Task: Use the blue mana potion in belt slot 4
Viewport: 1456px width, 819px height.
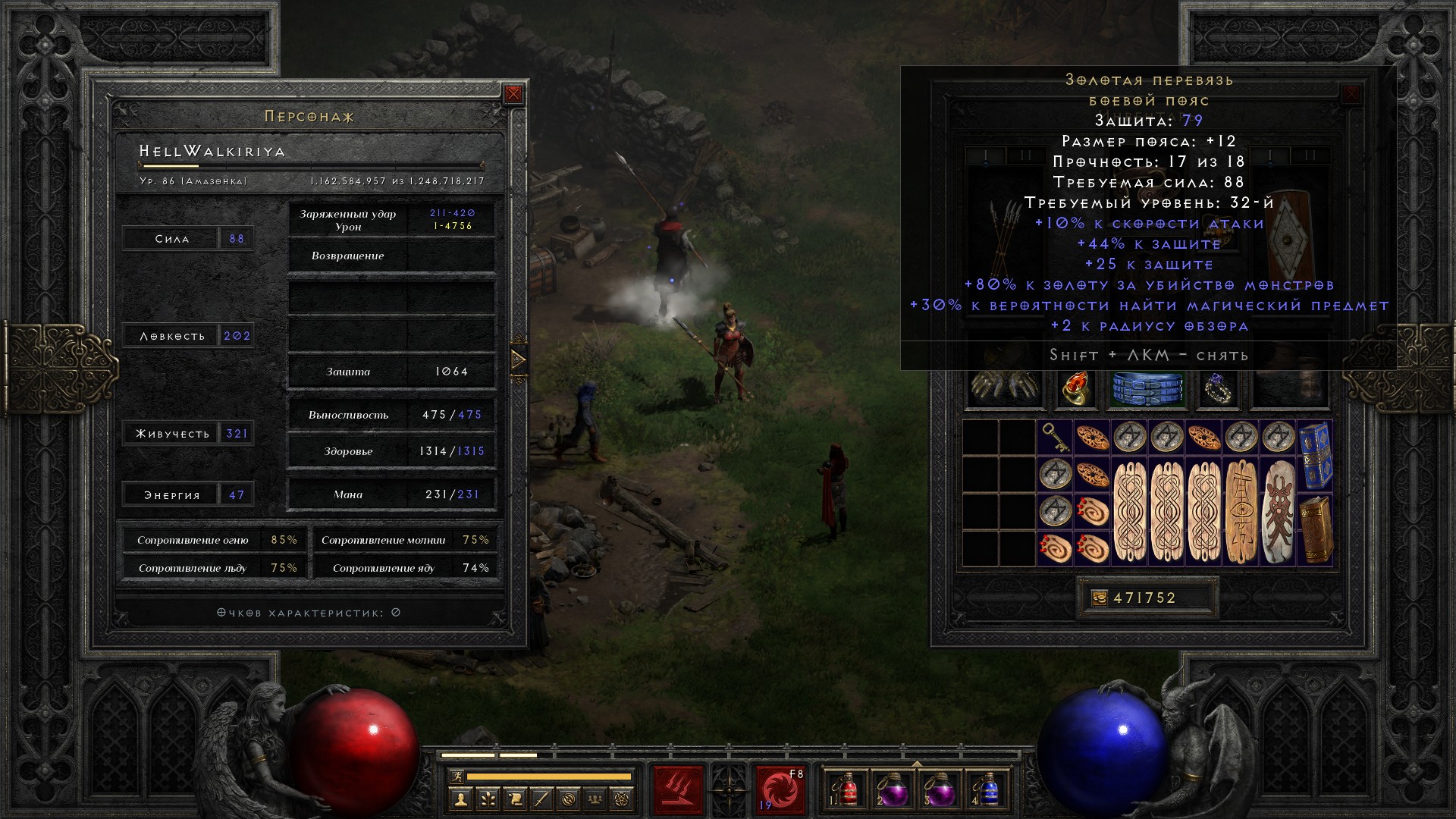Action: point(987,790)
